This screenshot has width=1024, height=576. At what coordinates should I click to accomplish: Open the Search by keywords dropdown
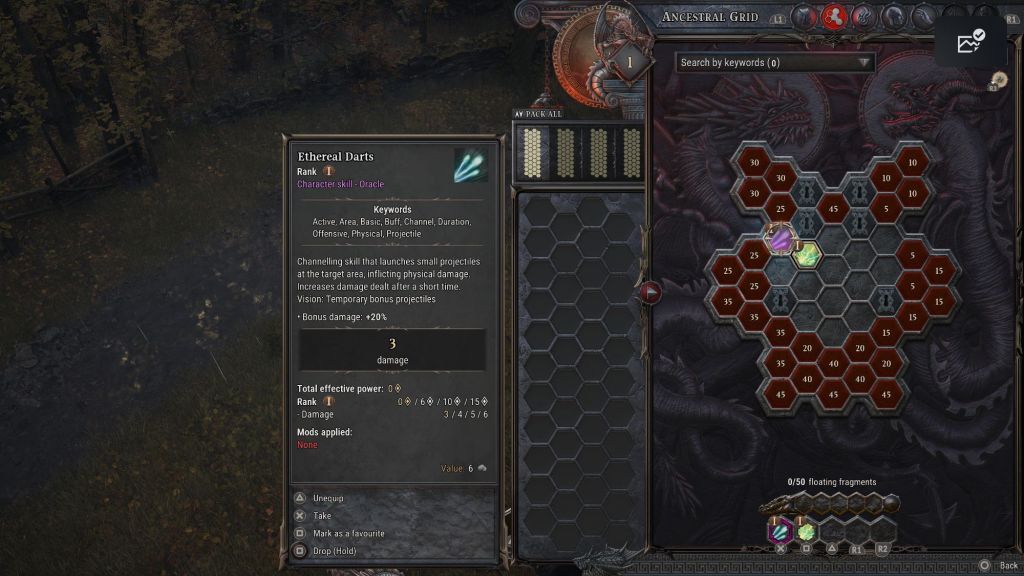[x=774, y=62]
